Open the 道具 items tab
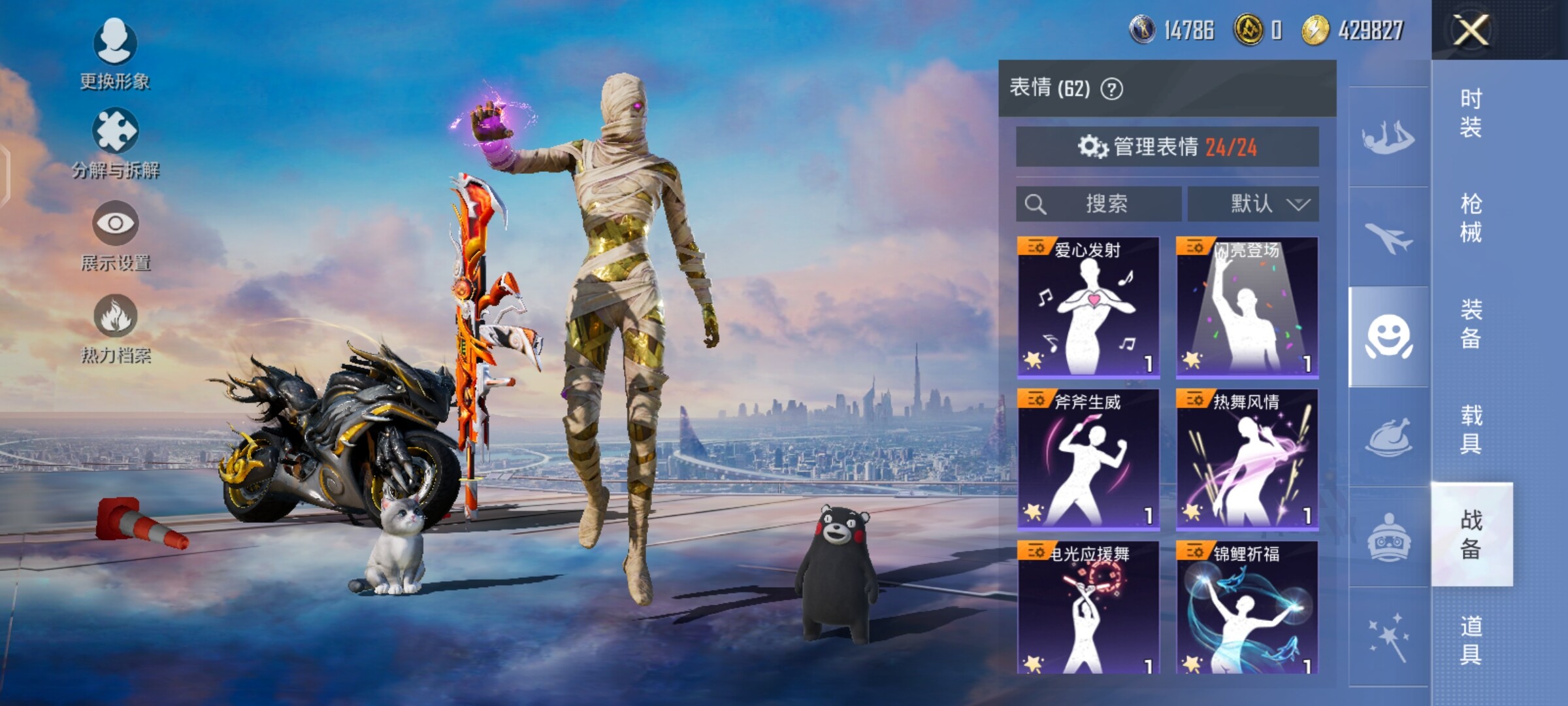Viewport: 1568px width, 706px height. 1471,641
